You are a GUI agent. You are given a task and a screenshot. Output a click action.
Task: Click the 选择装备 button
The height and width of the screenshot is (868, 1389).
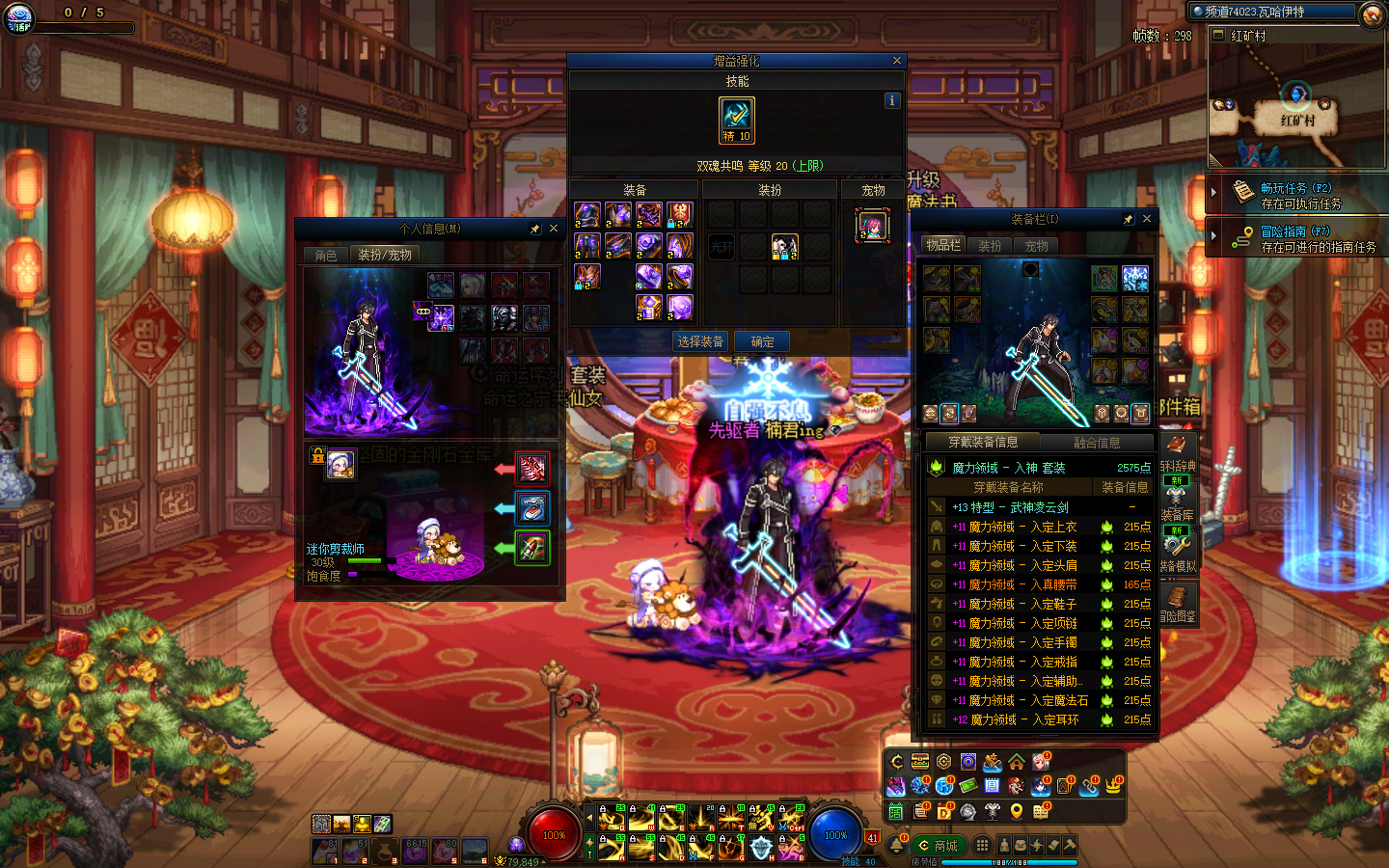coord(700,341)
